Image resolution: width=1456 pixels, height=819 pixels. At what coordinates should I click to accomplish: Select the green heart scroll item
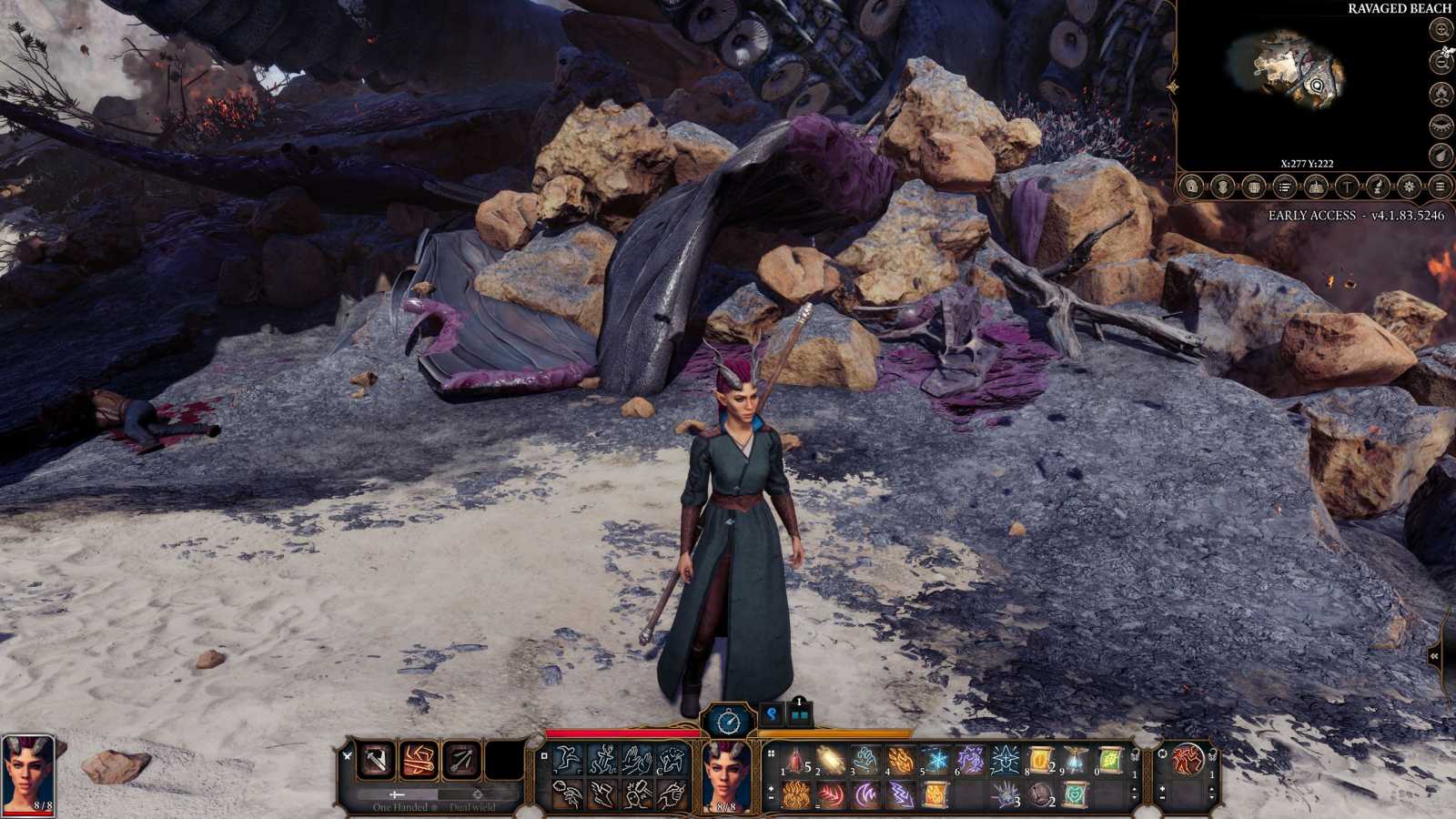pyautogui.click(x=1075, y=794)
